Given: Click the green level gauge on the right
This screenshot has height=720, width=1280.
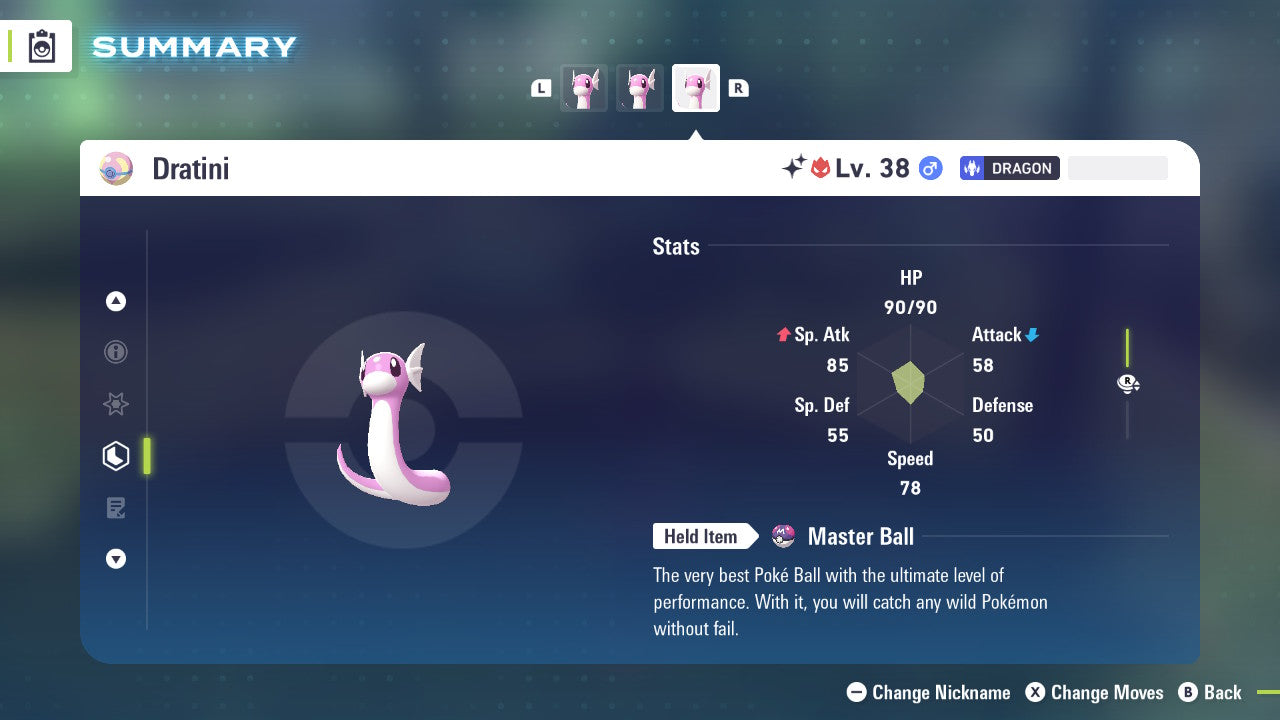Looking at the screenshot, I should [x=1127, y=345].
